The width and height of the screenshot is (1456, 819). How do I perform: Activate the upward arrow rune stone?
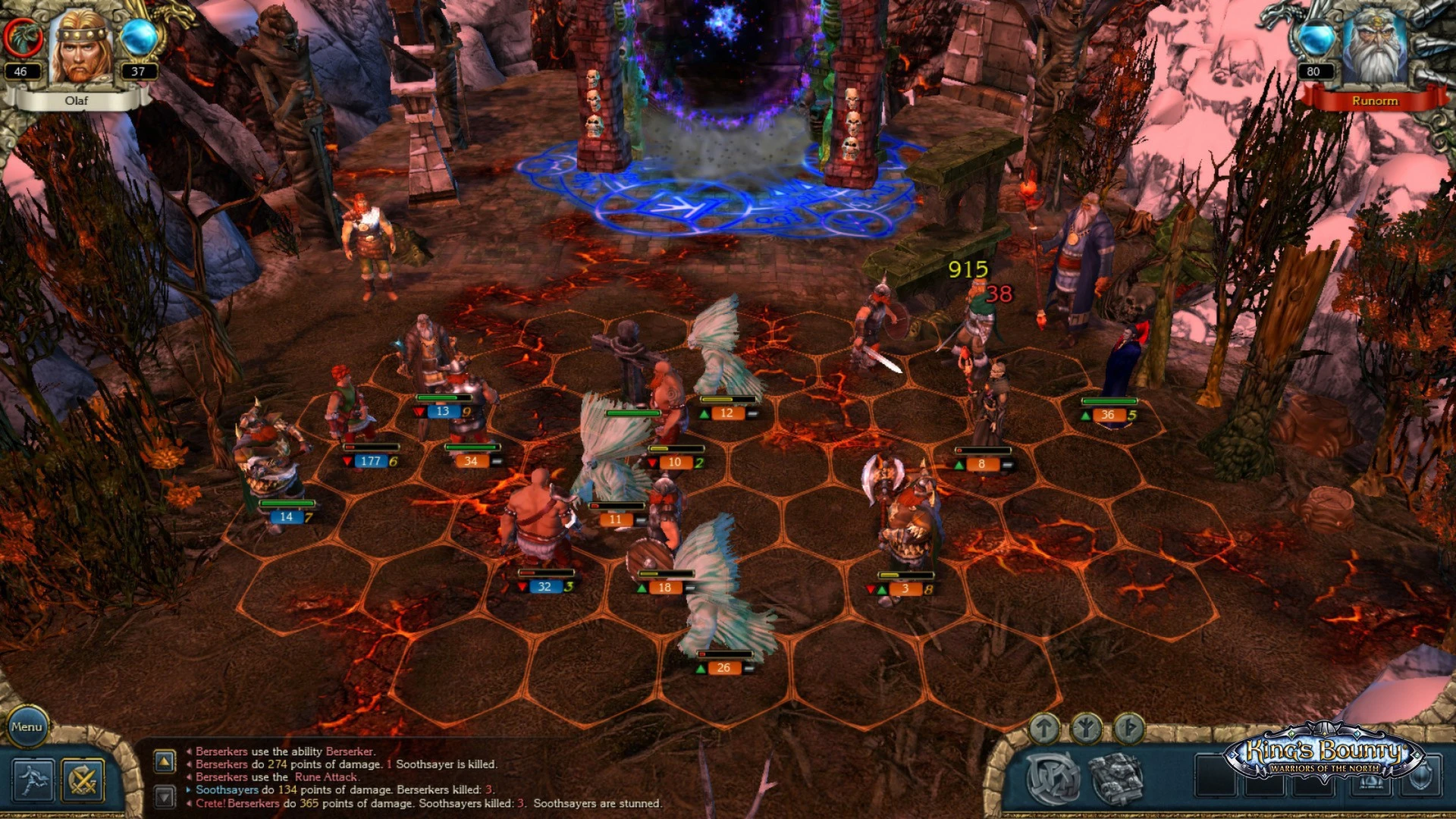point(1044,729)
